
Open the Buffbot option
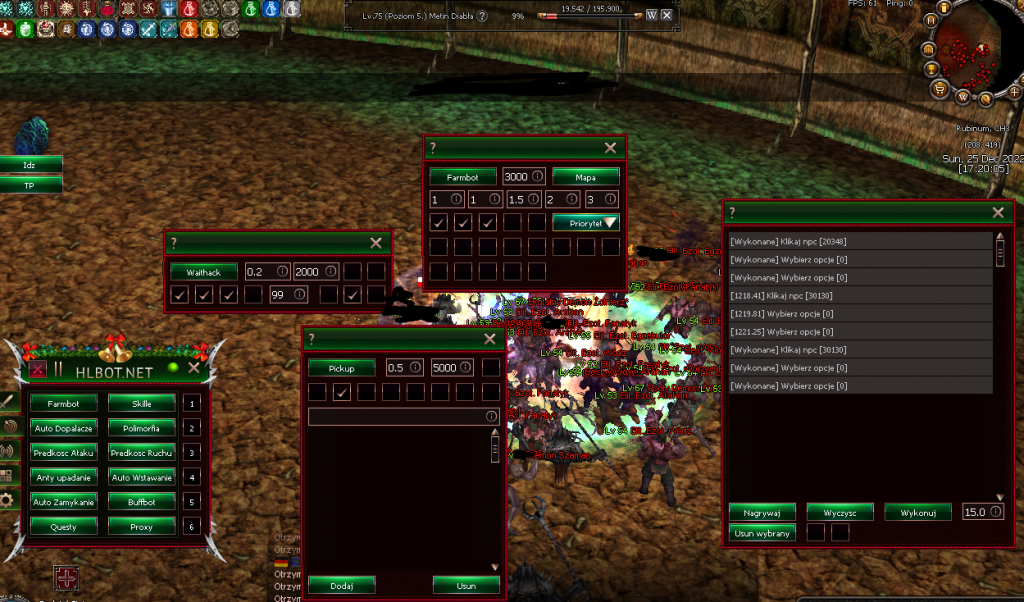click(x=142, y=501)
